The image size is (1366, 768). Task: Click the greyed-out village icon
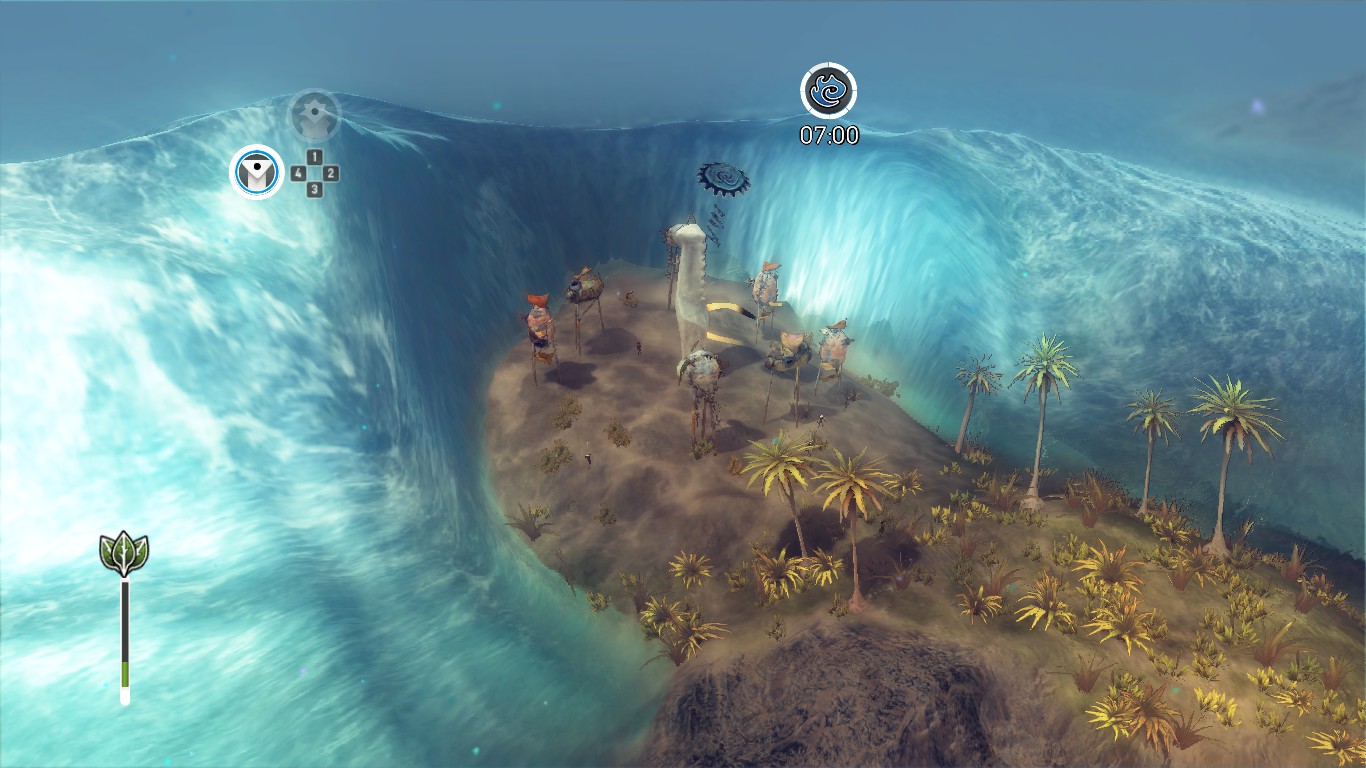[315, 115]
